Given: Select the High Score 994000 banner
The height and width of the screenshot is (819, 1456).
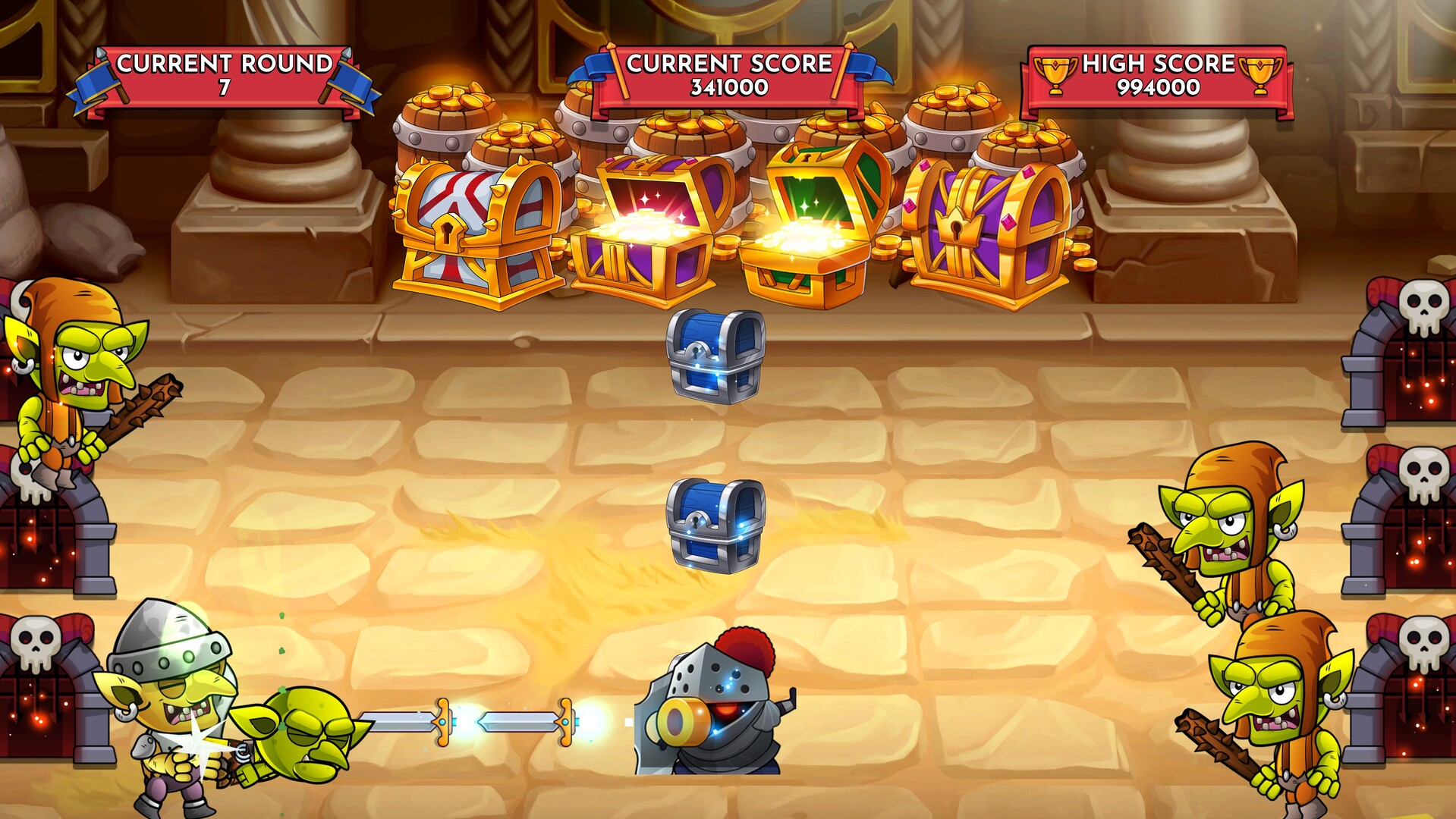Looking at the screenshot, I should [1157, 68].
